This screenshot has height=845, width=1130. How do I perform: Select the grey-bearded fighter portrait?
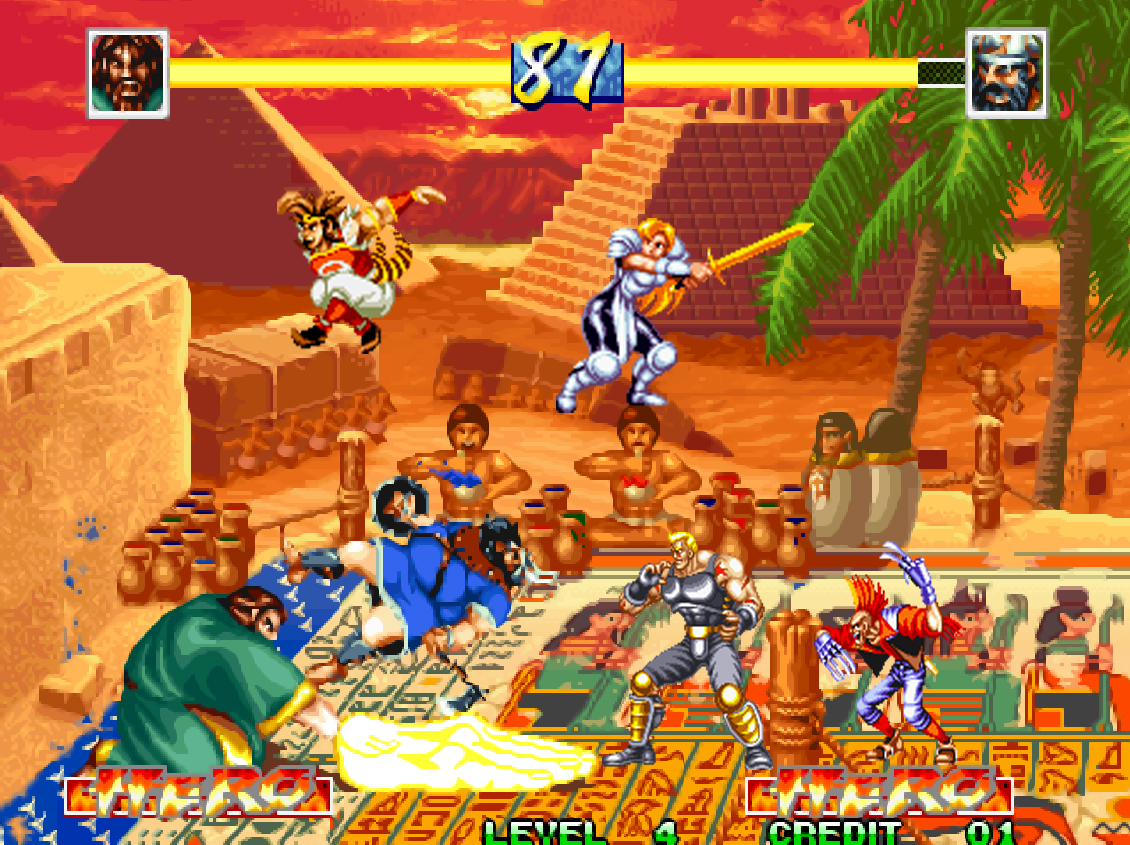coord(1006,73)
